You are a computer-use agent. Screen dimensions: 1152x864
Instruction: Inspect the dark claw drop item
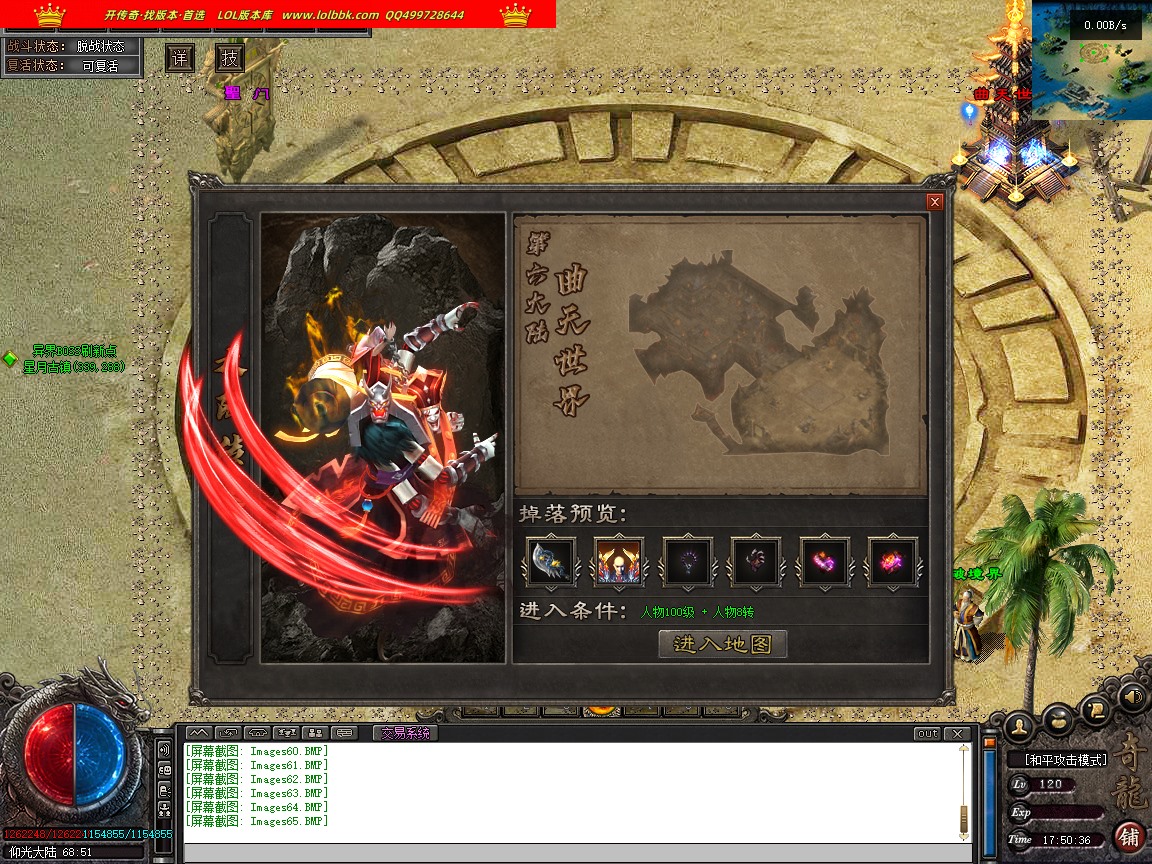click(x=755, y=562)
